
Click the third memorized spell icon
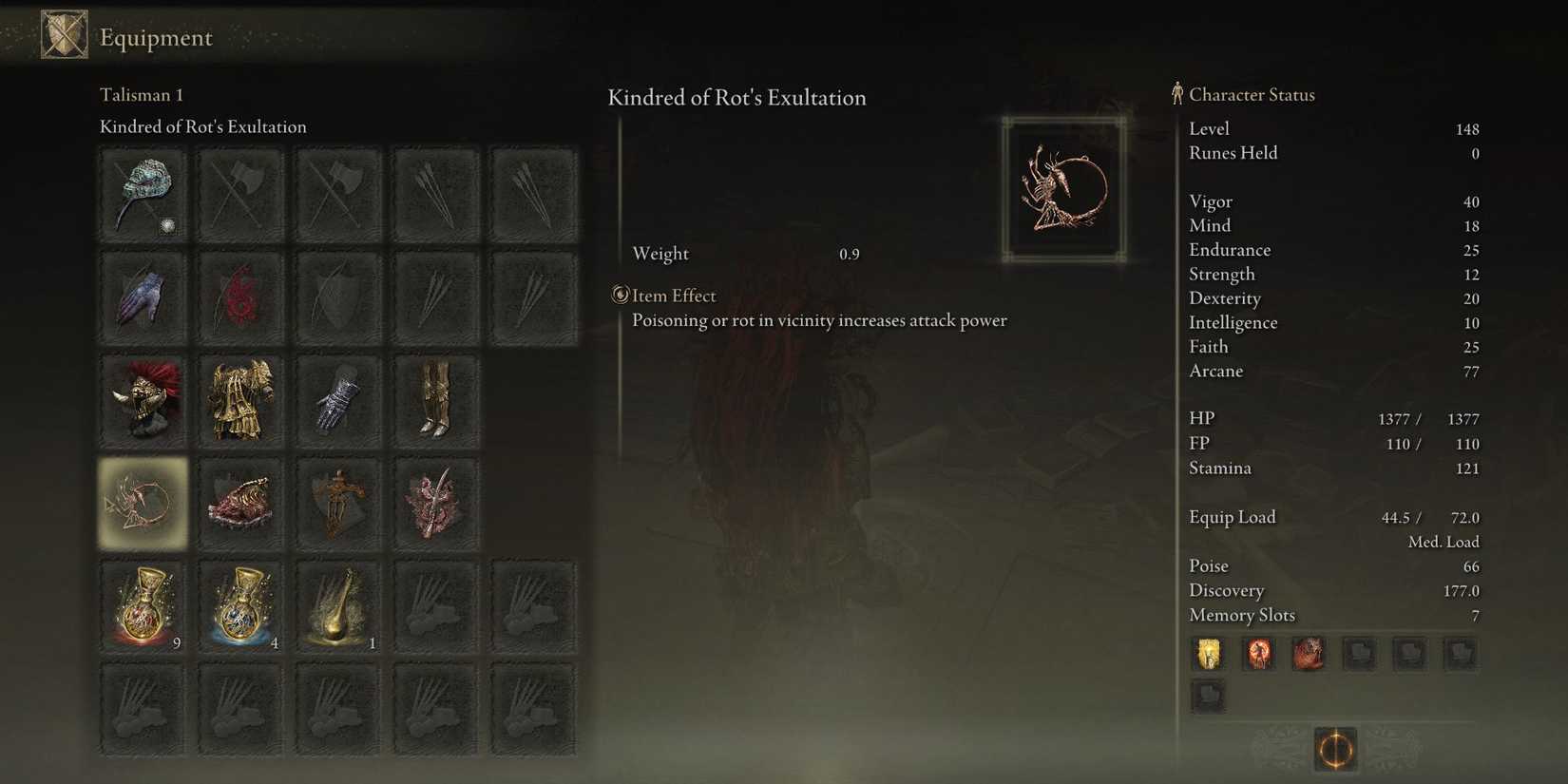1309,654
